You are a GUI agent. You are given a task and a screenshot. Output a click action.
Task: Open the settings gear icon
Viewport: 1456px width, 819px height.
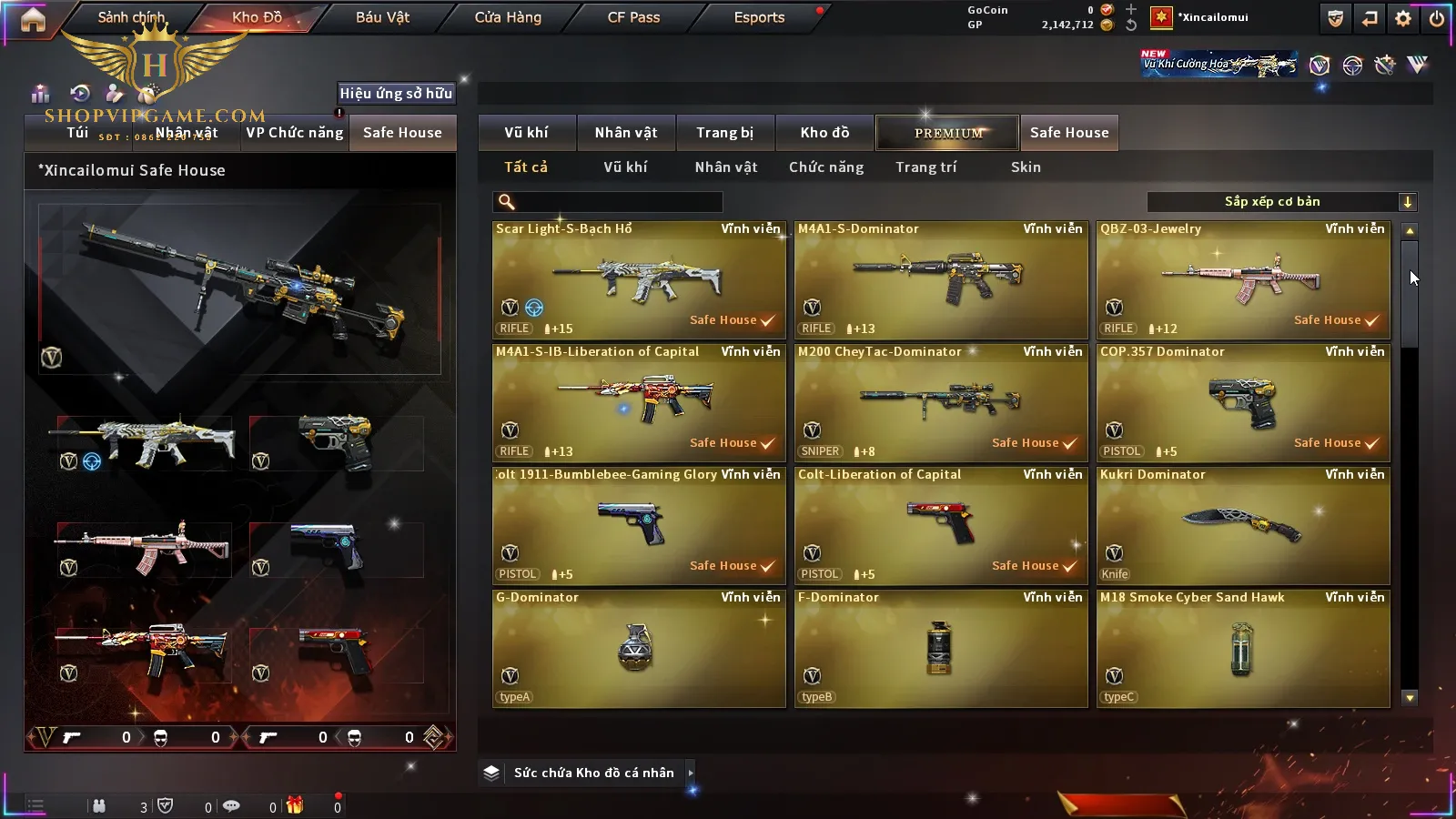pyautogui.click(x=1403, y=18)
